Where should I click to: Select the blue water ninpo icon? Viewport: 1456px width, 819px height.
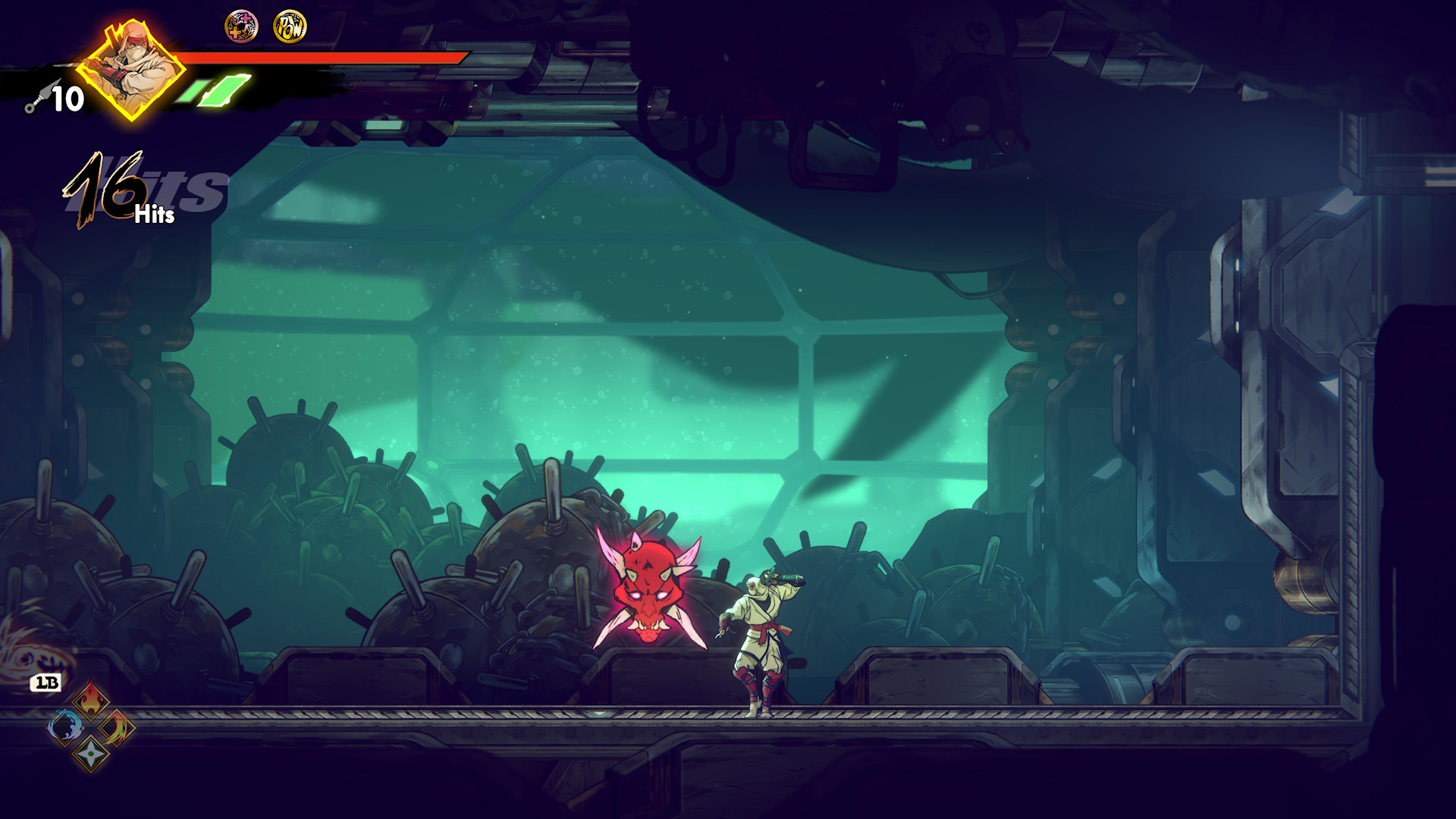click(x=65, y=727)
